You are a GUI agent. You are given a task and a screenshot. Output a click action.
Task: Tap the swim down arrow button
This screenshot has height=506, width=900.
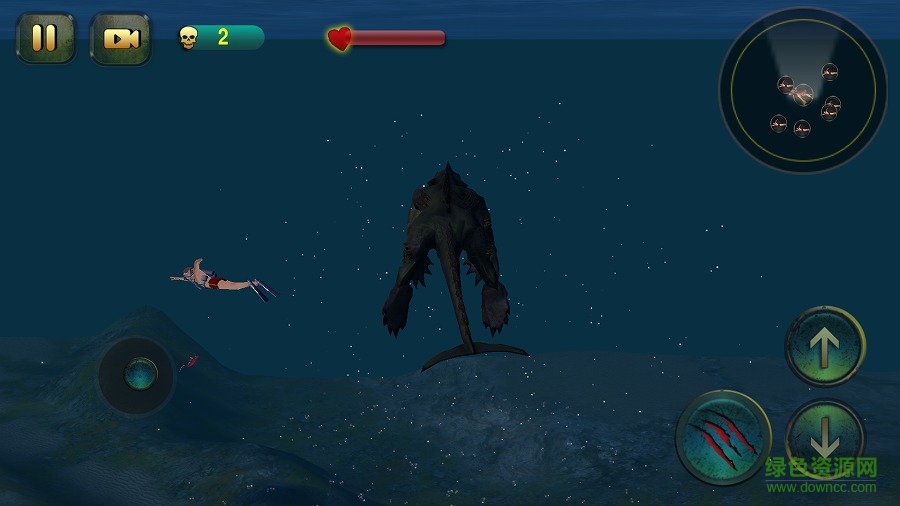(825, 435)
